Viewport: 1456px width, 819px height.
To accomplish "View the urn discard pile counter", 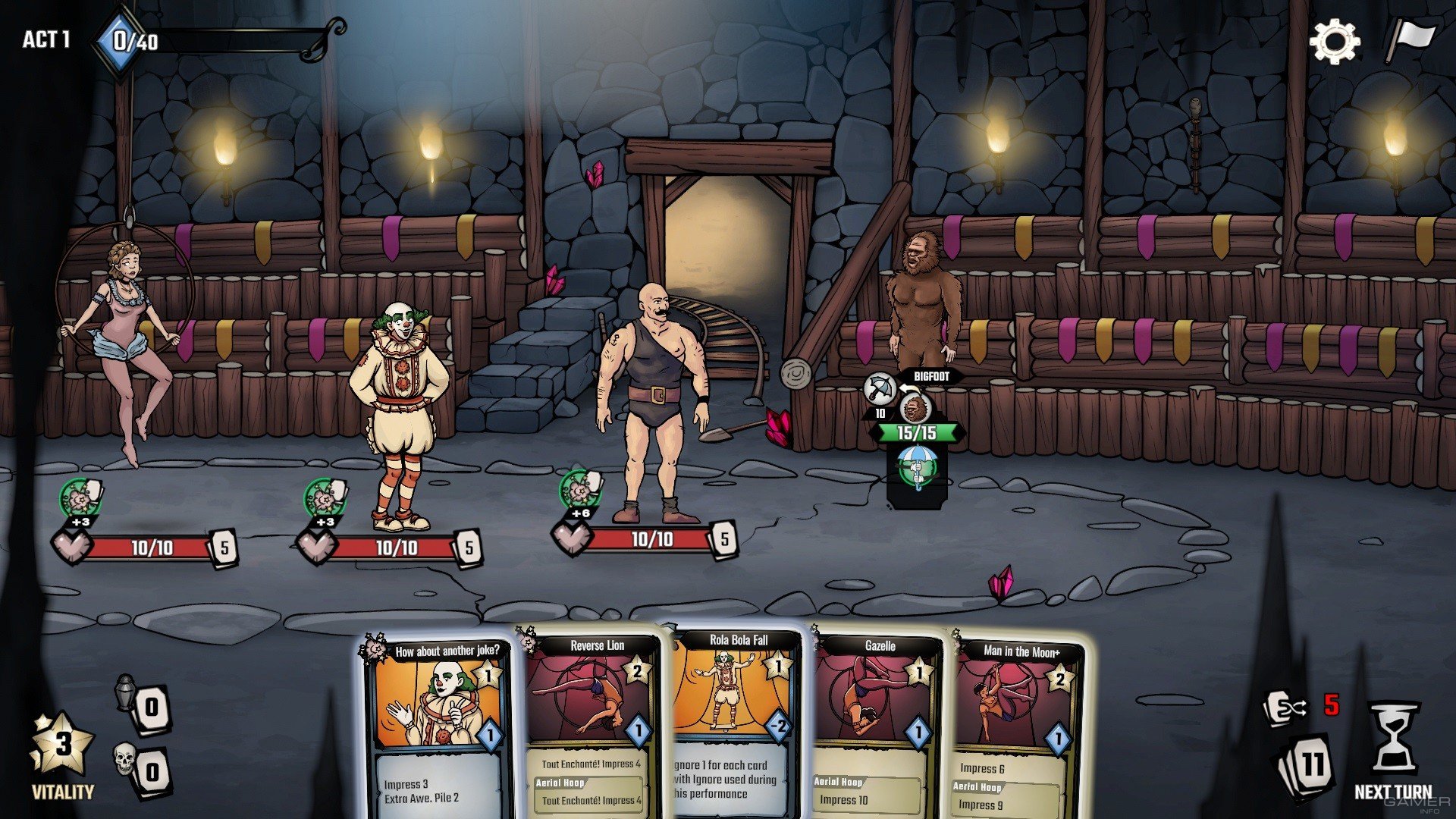I will click(x=144, y=705).
